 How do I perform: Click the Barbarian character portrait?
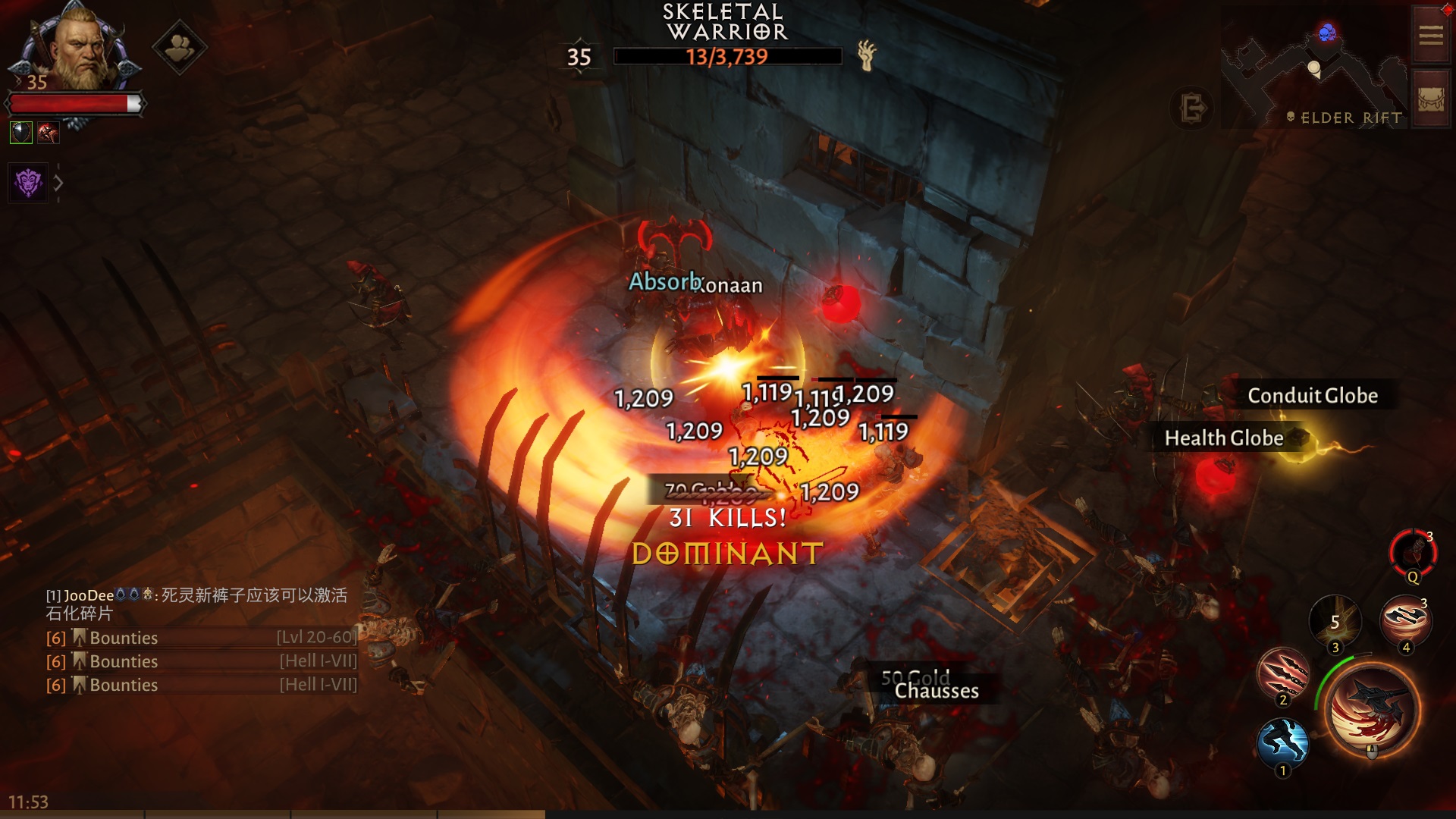point(78,47)
